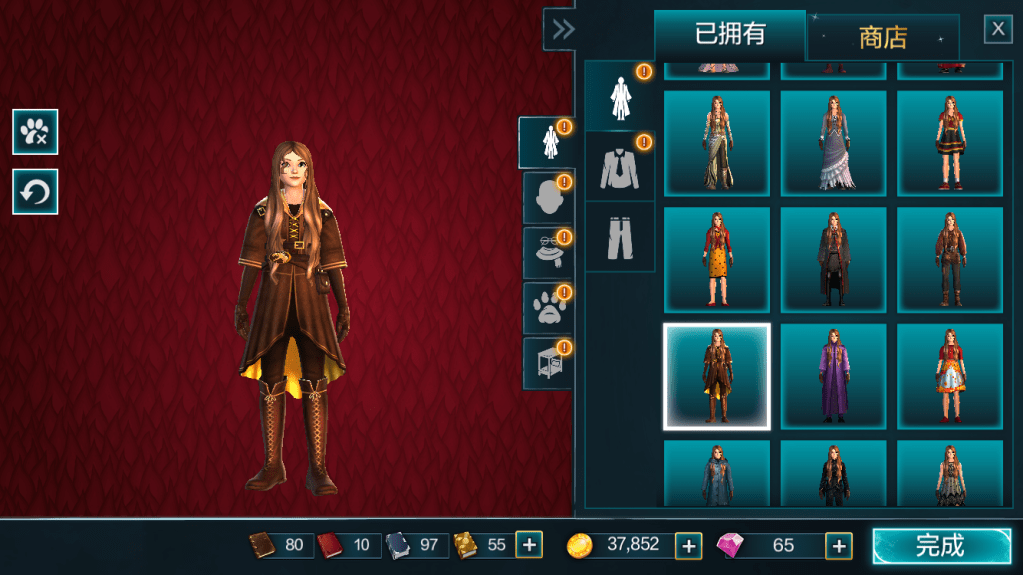The image size is (1023, 575).
Task: Switch to the 商店 shop tab
Action: click(883, 38)
